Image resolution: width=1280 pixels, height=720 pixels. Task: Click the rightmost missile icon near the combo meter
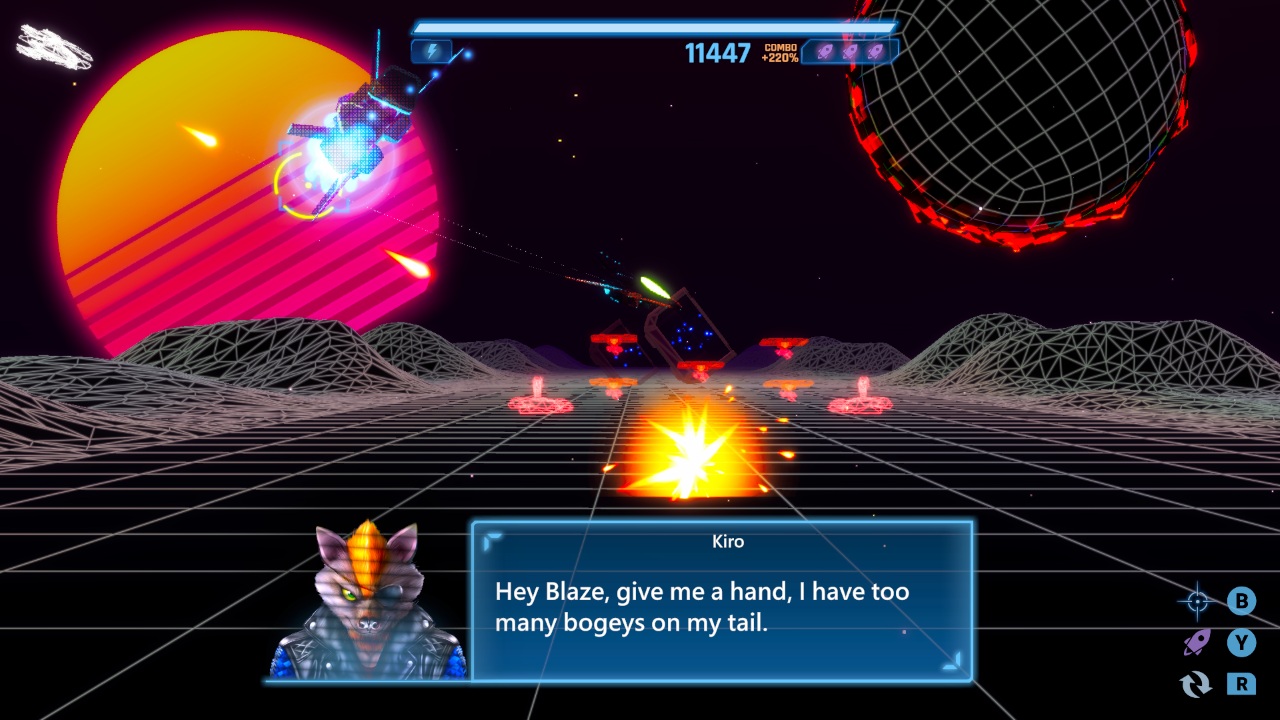[x=875, y=51]
